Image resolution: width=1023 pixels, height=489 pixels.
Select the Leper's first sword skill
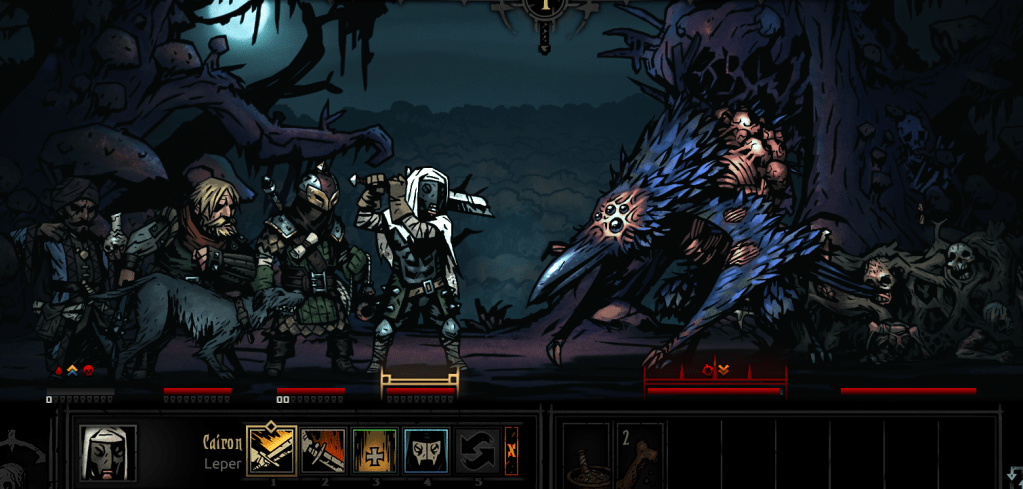coord(271,450)
